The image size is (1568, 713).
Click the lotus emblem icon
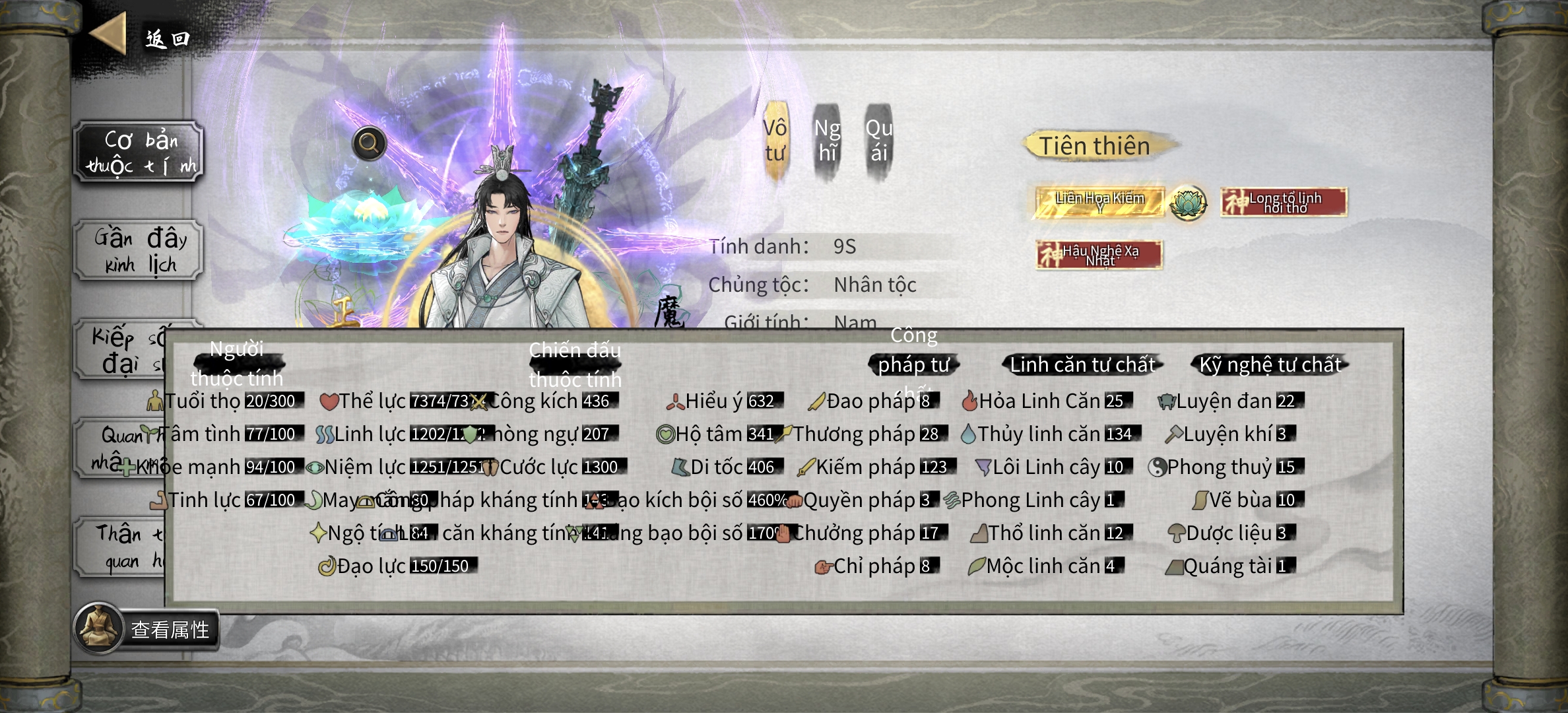pyautogui.click(x=1188, y=203)
